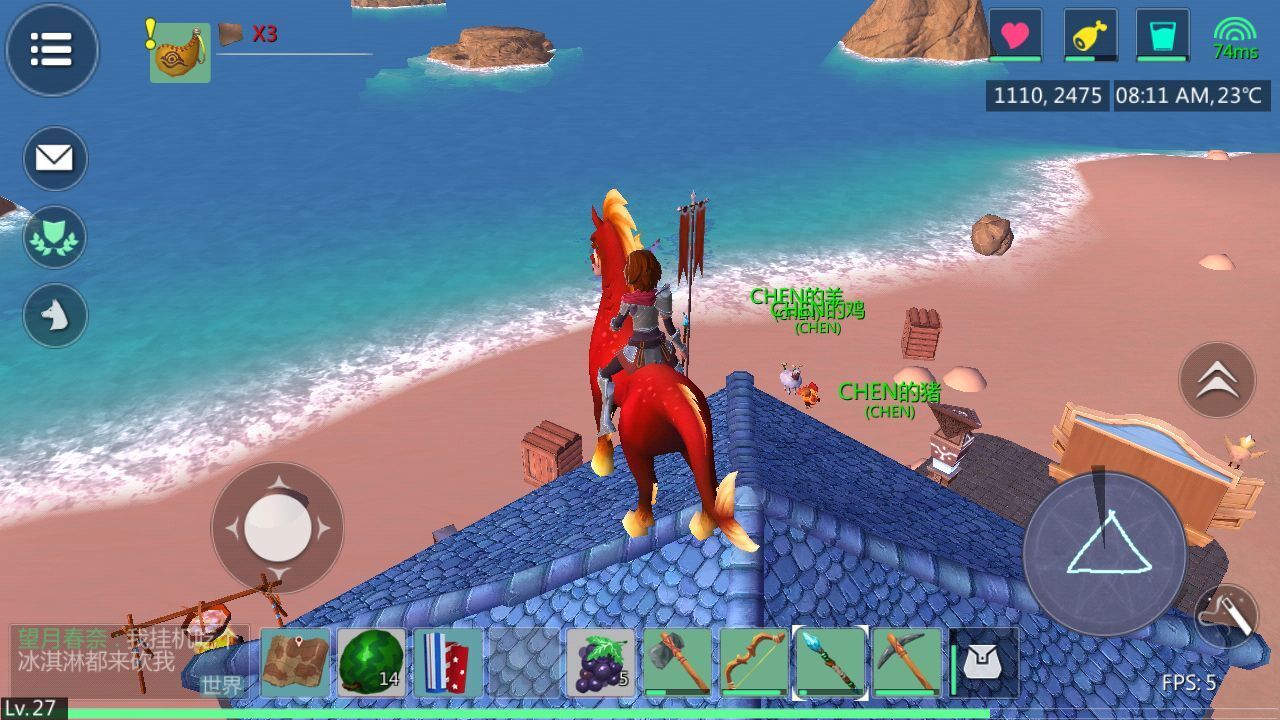Tap the double-chevron jump button
Viewport: 1280px width, 720px height.
click(x=1217, y=380)
